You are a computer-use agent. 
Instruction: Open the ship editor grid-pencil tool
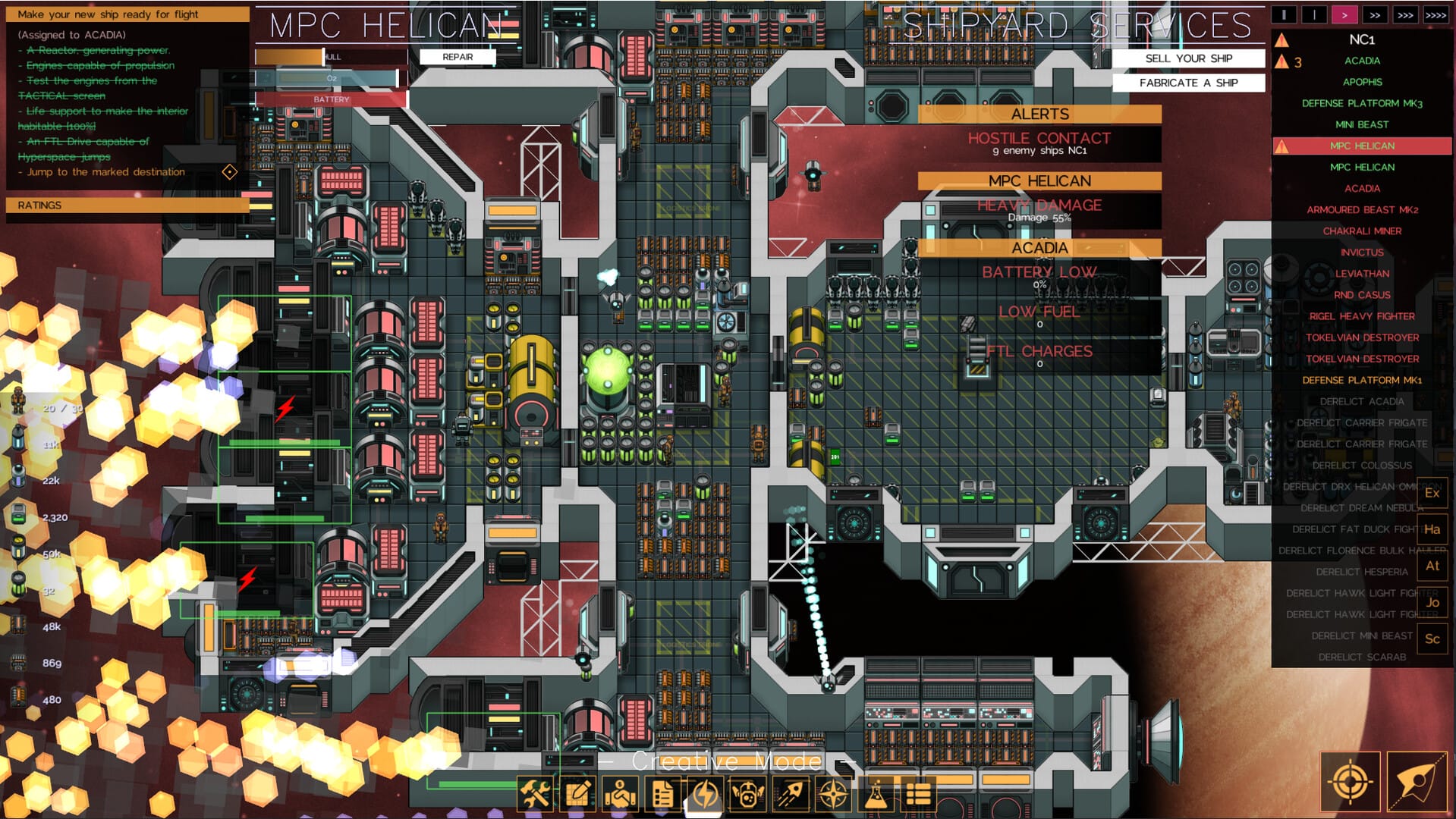(x=578, y=794)
